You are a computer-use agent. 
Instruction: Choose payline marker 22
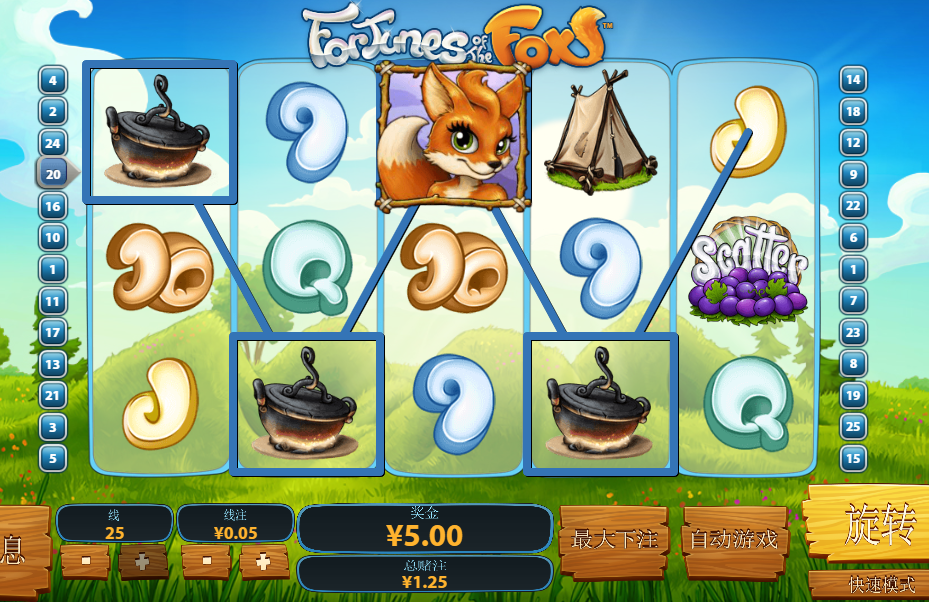pos(853,206)
